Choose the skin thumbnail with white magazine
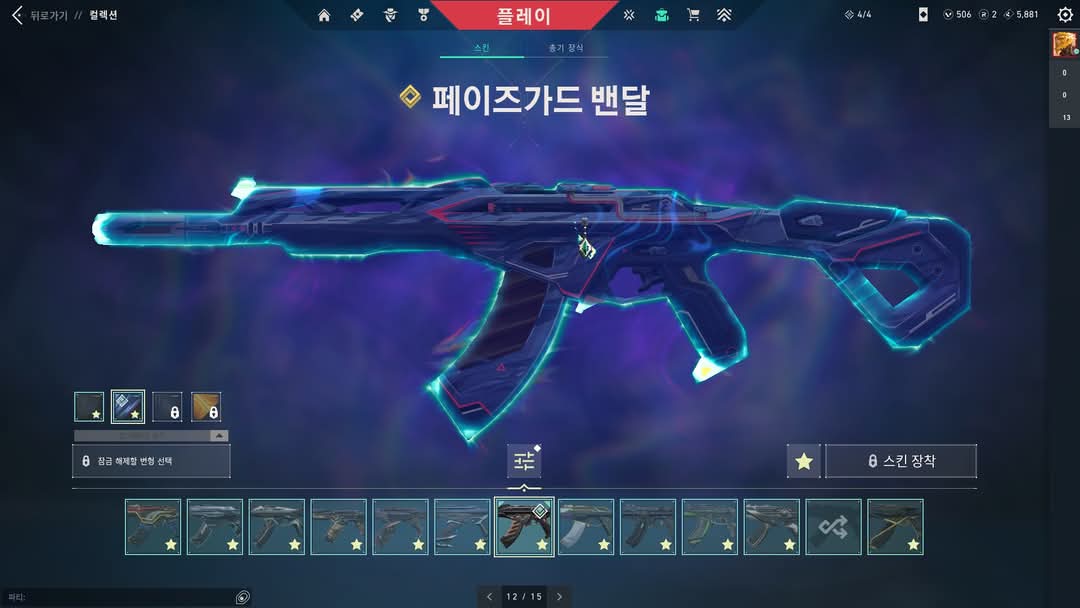This screenshot has width=1080, height=608. click(586, 527)
